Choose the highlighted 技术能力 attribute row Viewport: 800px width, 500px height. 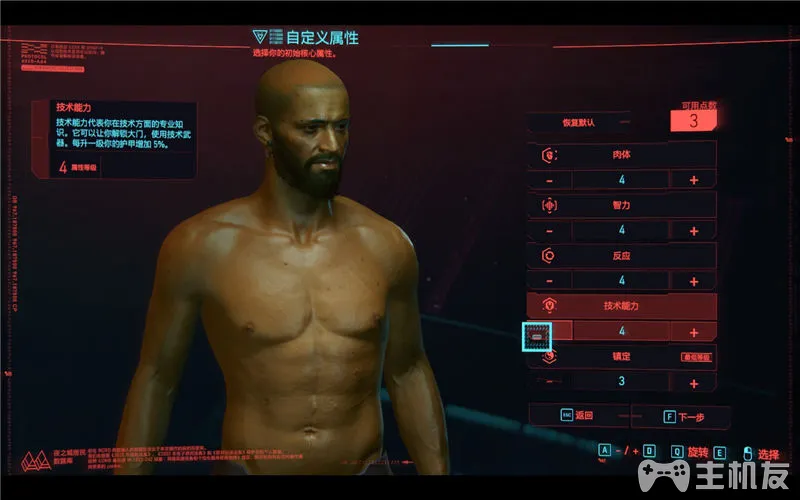[621, 306]
